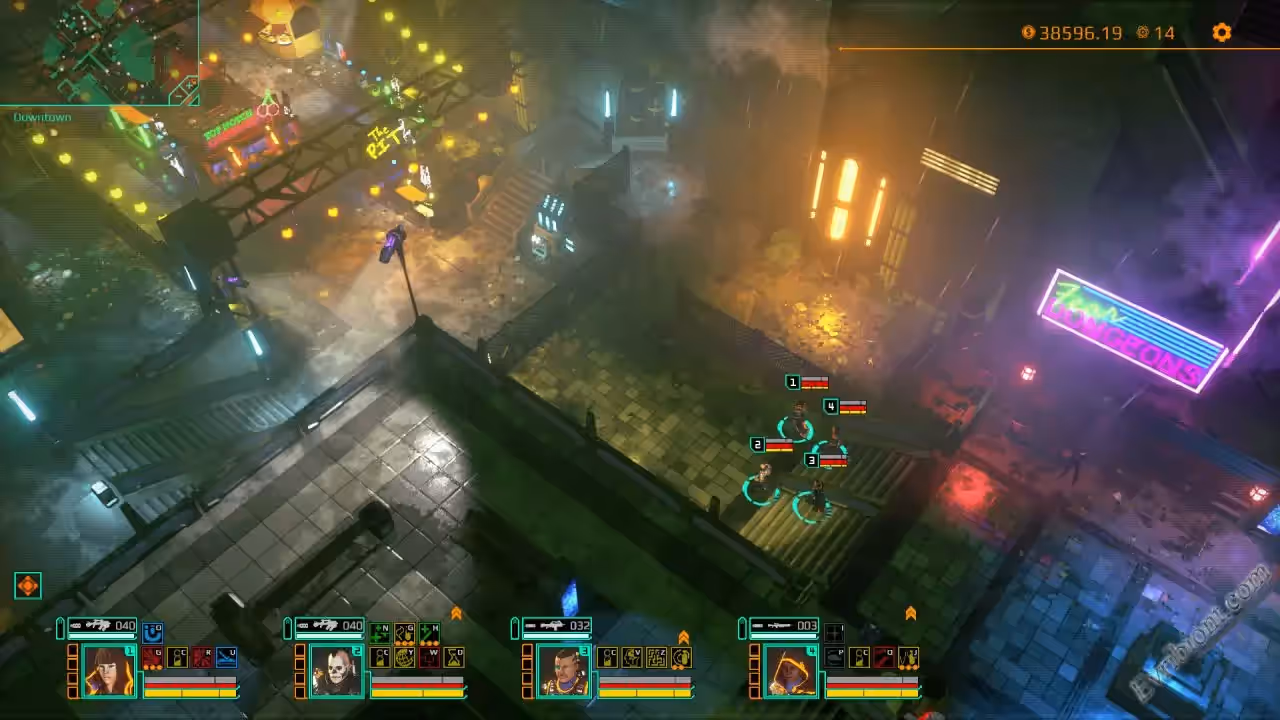This screenshot has height=720, width=1280.
Task: Activate agent 3's head V-key ability
Action: click(x=632, y=657)
